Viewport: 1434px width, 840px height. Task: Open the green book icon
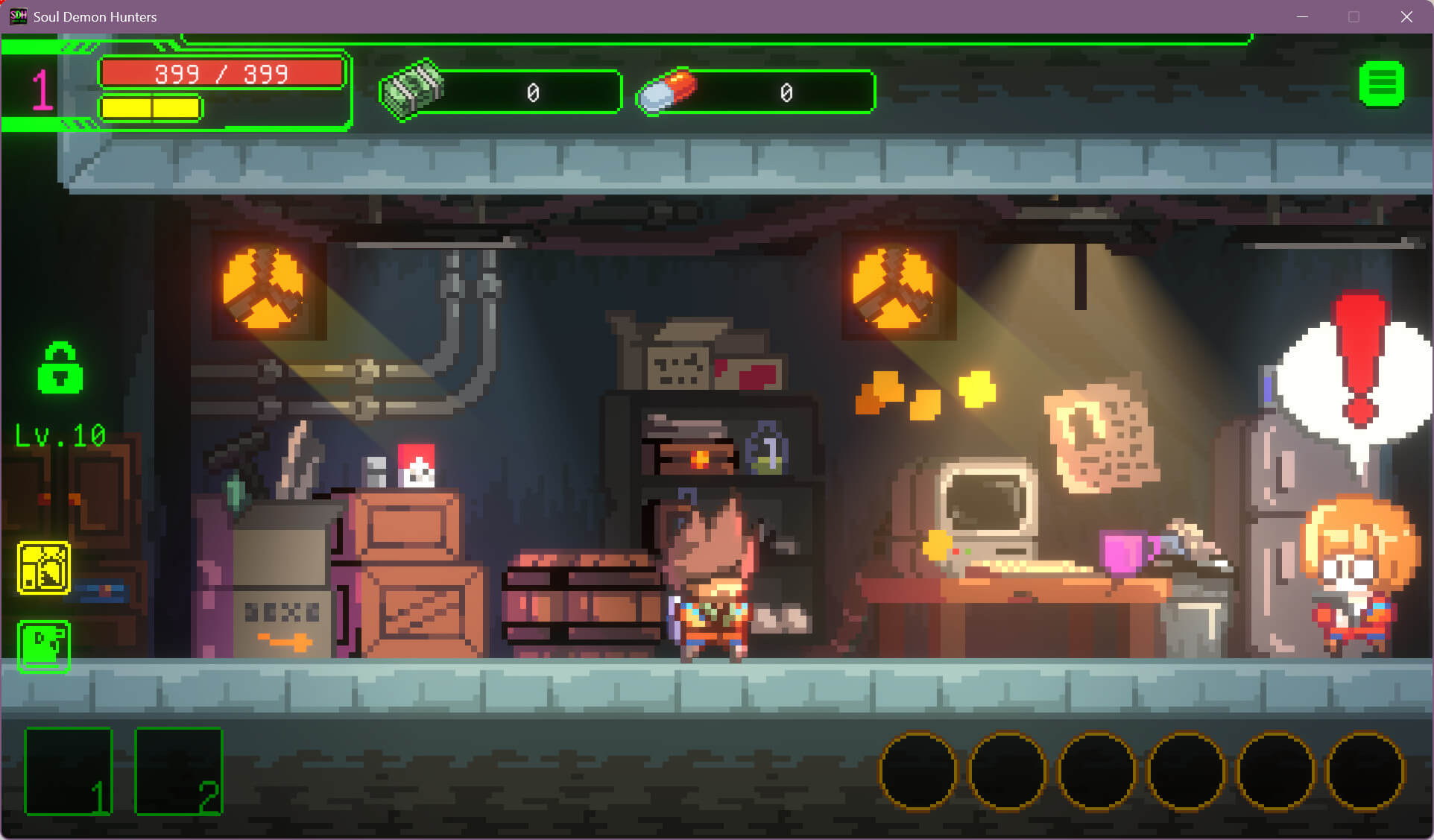(x=44, y=645)
